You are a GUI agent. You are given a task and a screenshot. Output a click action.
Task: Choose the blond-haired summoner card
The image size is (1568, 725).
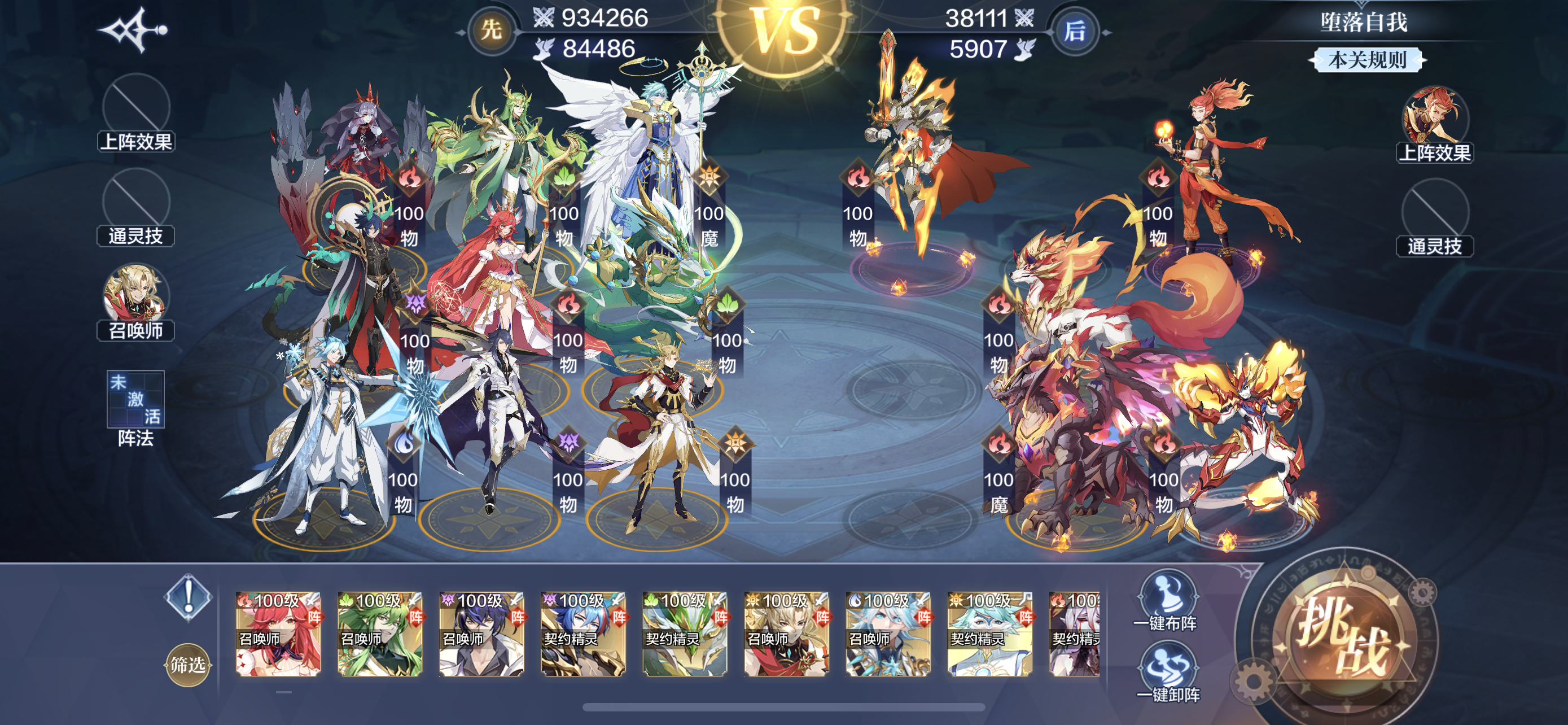click(x=786, y=634)
